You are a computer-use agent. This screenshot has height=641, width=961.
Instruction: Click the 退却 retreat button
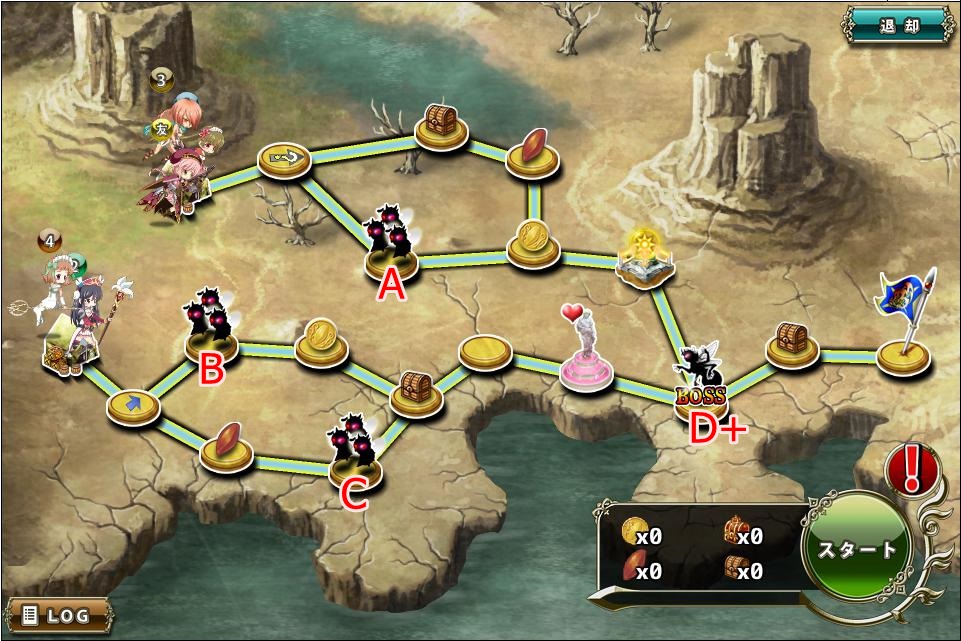[x=898, y=26]
